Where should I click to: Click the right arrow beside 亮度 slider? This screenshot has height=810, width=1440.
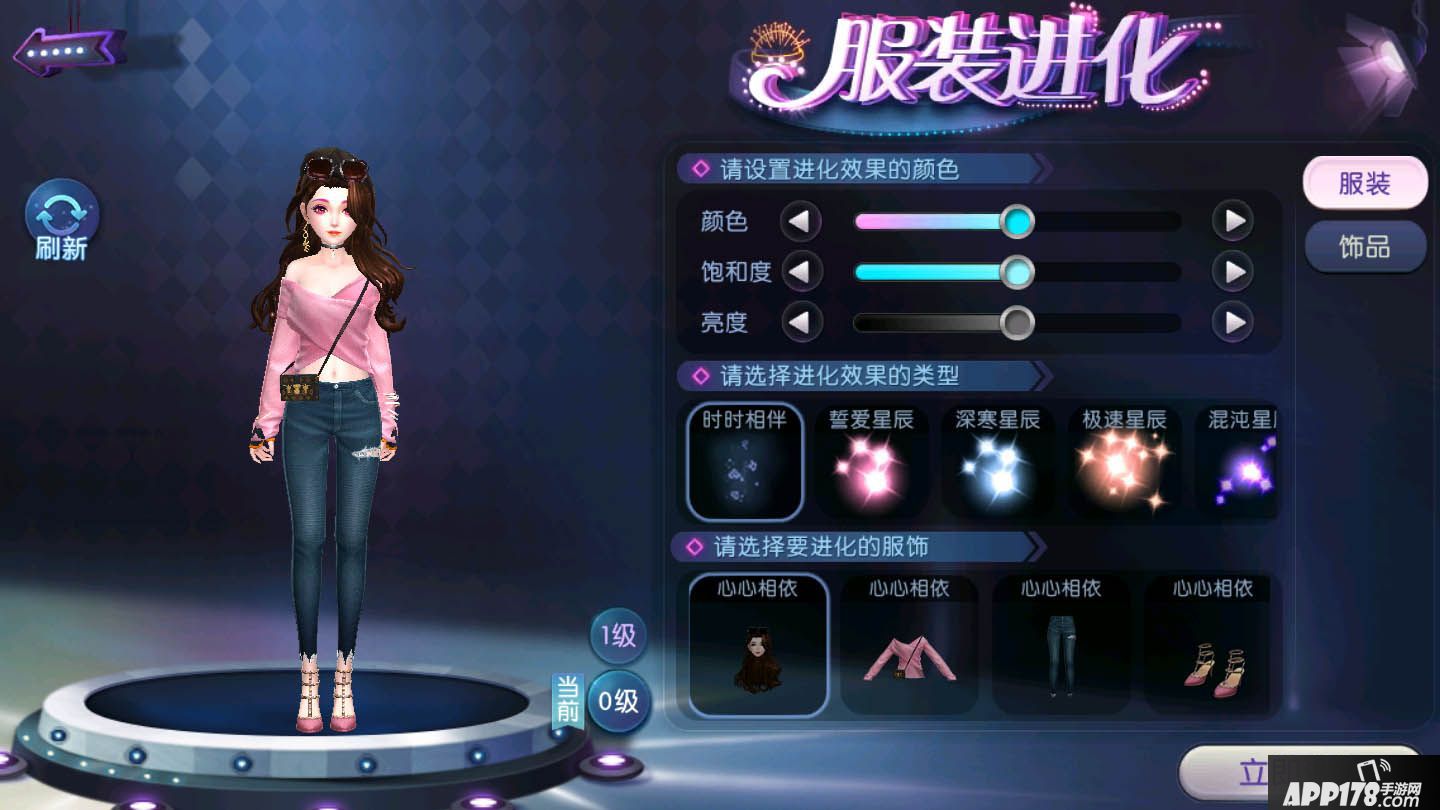point(1233,323)
